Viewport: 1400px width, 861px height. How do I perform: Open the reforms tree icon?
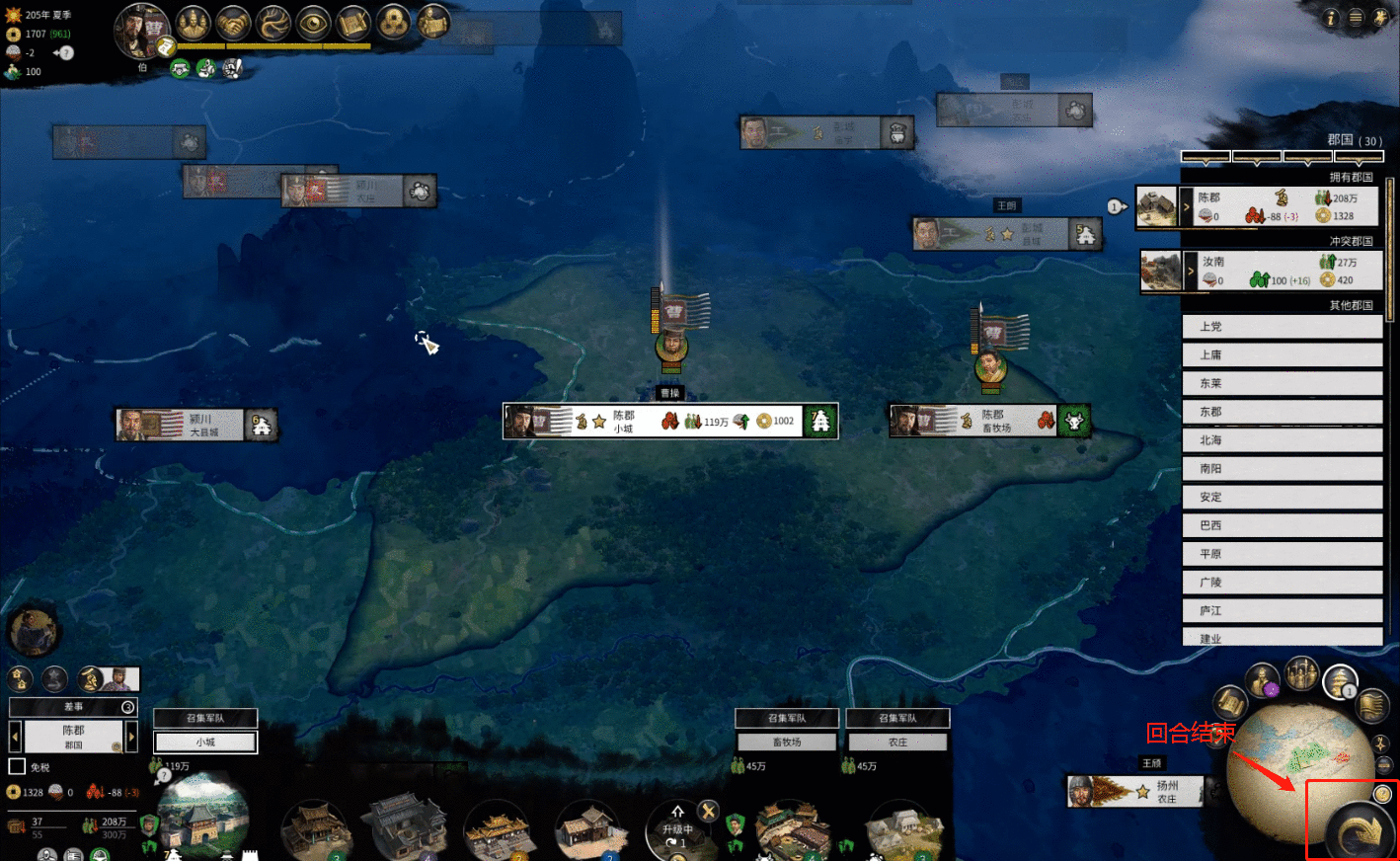273,23
